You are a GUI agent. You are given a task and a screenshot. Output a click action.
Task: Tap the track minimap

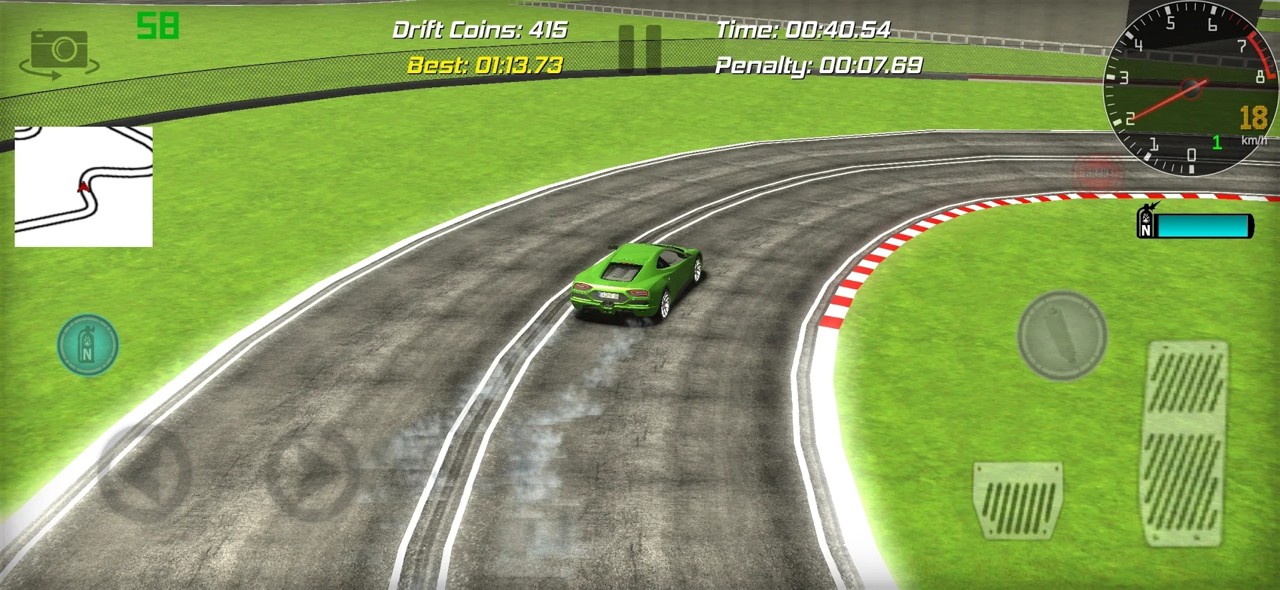pyautogui.click(x=84, y=186)
